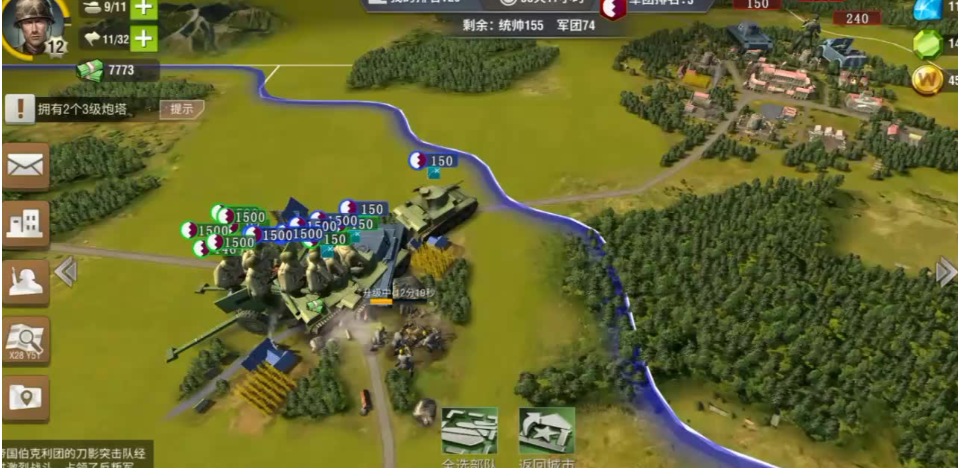Expand the right side panel arrow
The height and width of the screenshot is (468, 960).
click(945, 272)
